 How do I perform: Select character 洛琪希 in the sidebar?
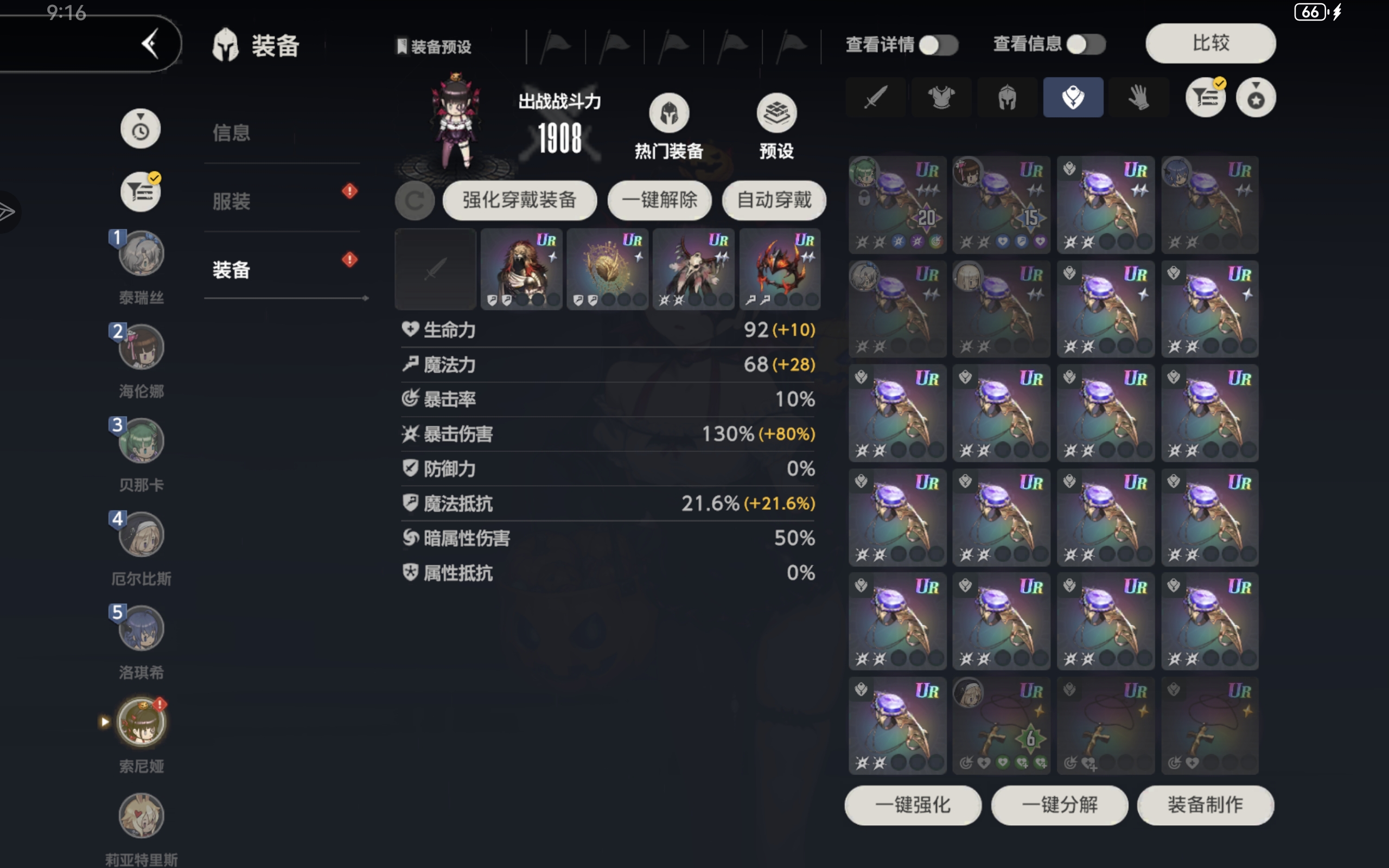(x=141, y=628)
